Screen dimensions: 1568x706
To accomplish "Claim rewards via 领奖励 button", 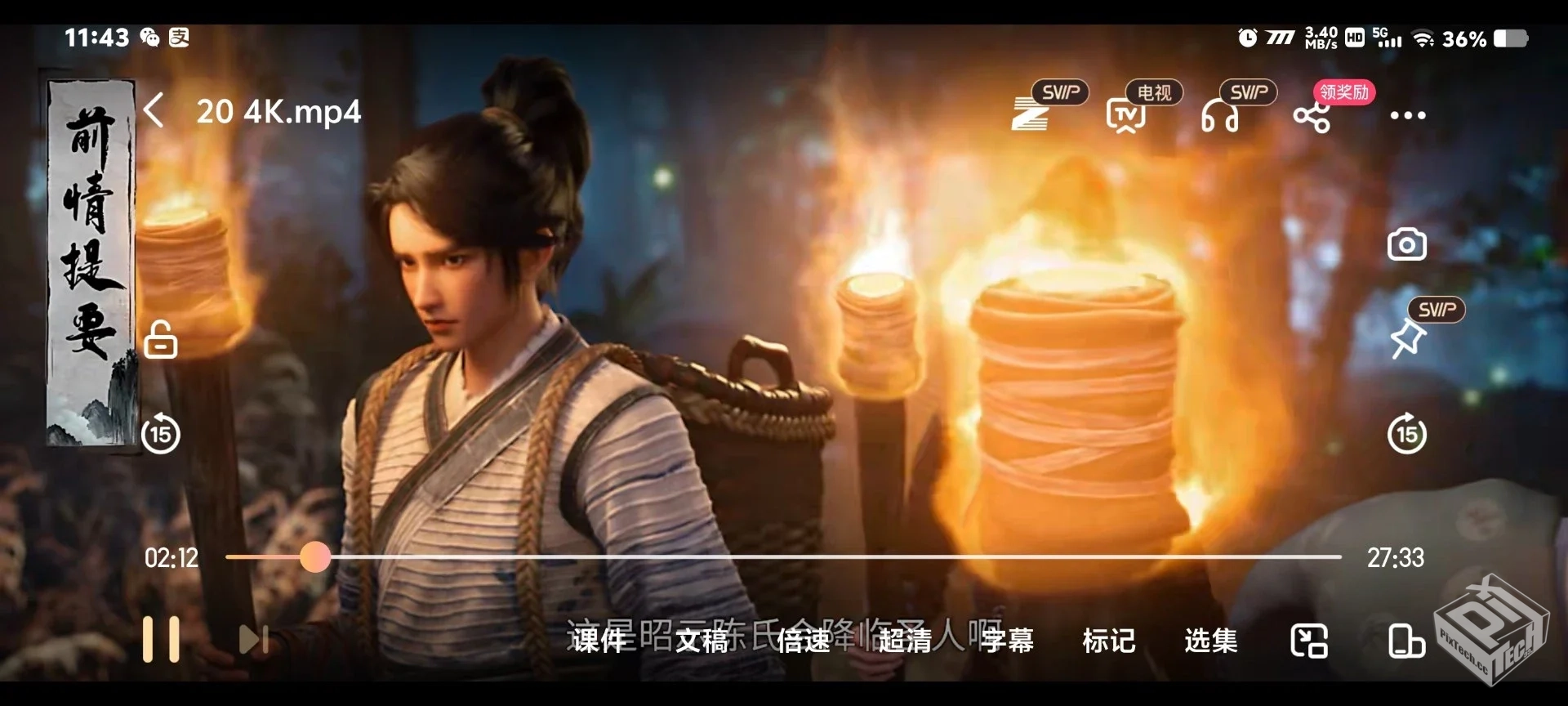I will [x=1343, y=92].
